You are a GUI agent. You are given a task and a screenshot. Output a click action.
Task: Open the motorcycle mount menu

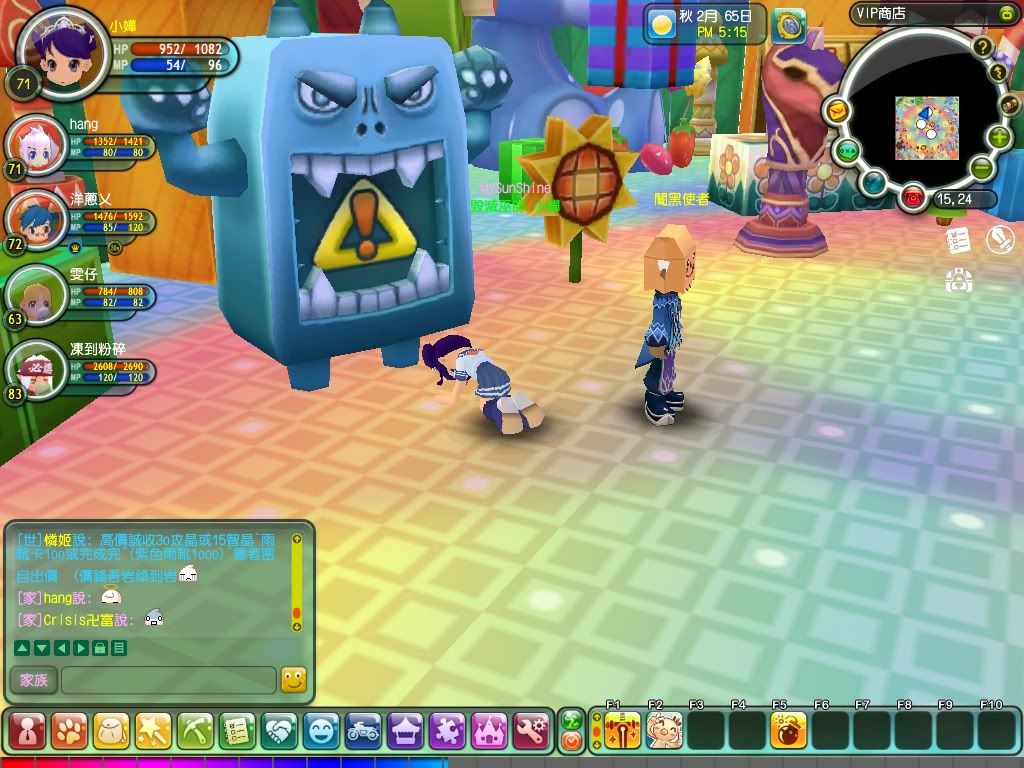click(x=363, y=731)
